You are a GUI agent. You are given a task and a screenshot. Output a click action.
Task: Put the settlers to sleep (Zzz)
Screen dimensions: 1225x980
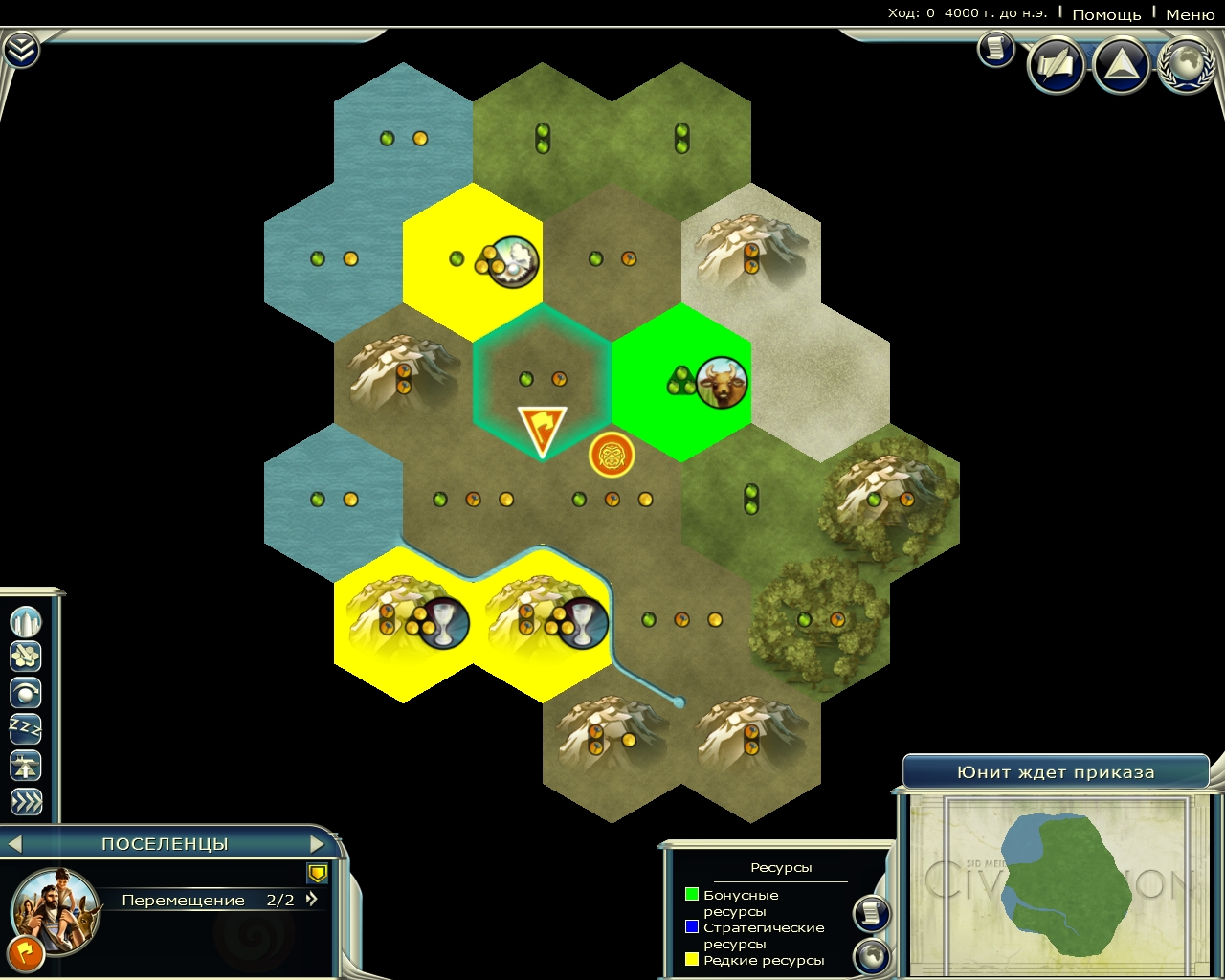point(26,729)
